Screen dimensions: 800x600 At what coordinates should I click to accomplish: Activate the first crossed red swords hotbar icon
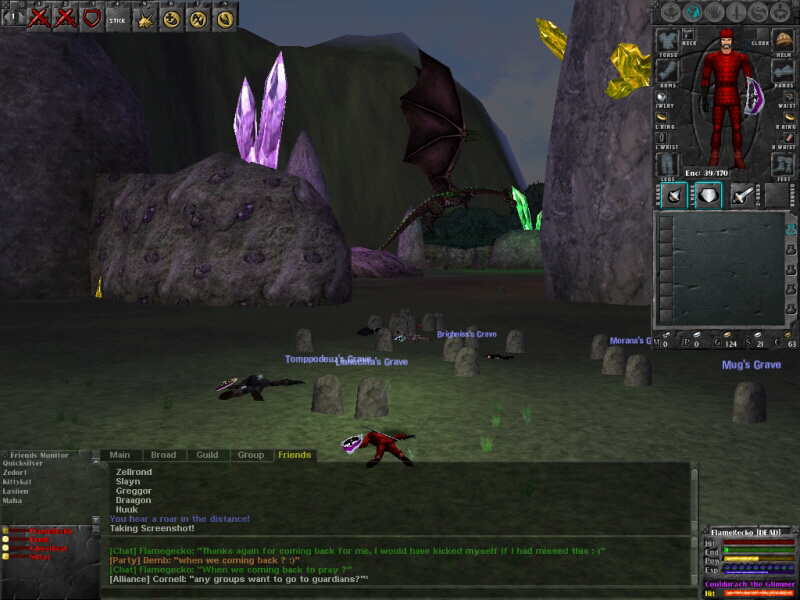pos(39,17)
